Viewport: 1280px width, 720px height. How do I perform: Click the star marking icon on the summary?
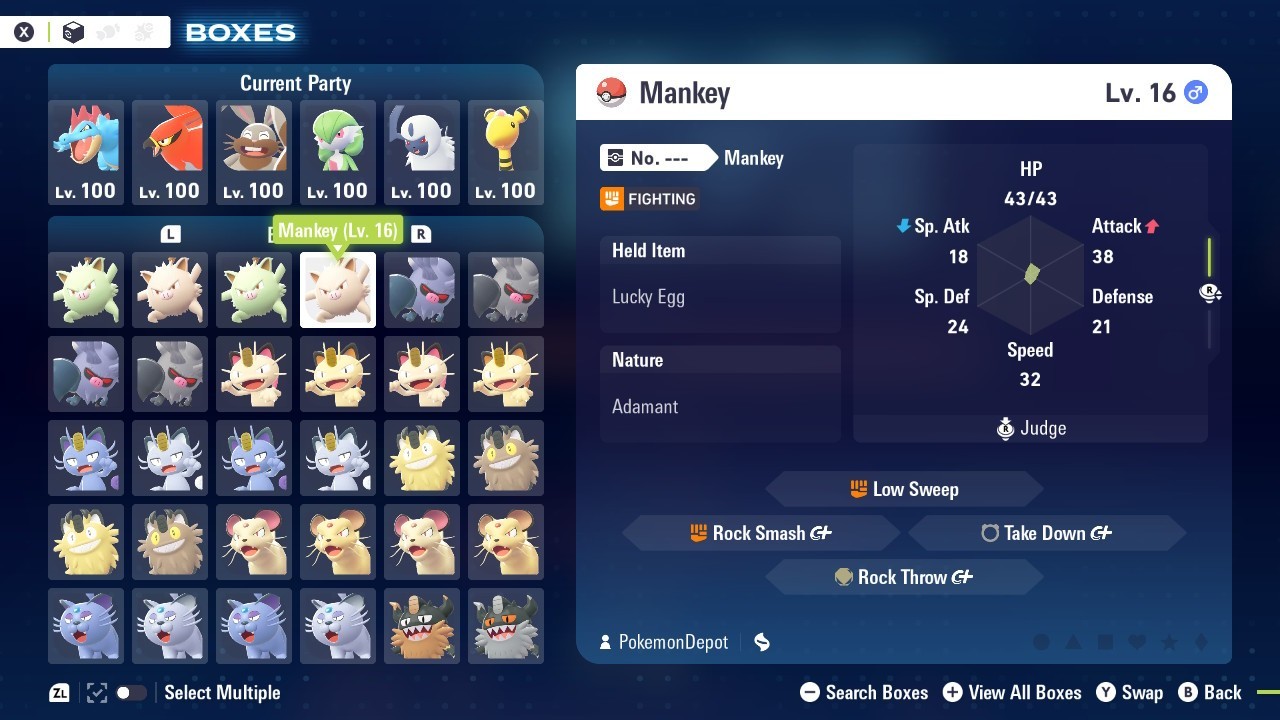click(1169, 642)
